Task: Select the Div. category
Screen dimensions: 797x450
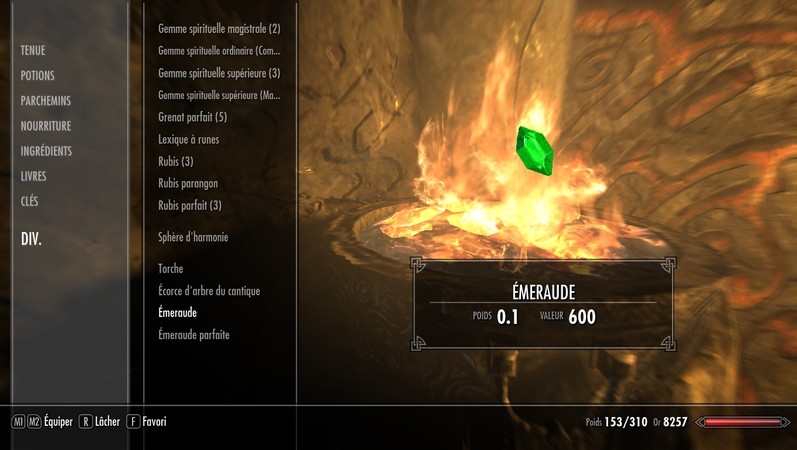Action: point(31,240)
